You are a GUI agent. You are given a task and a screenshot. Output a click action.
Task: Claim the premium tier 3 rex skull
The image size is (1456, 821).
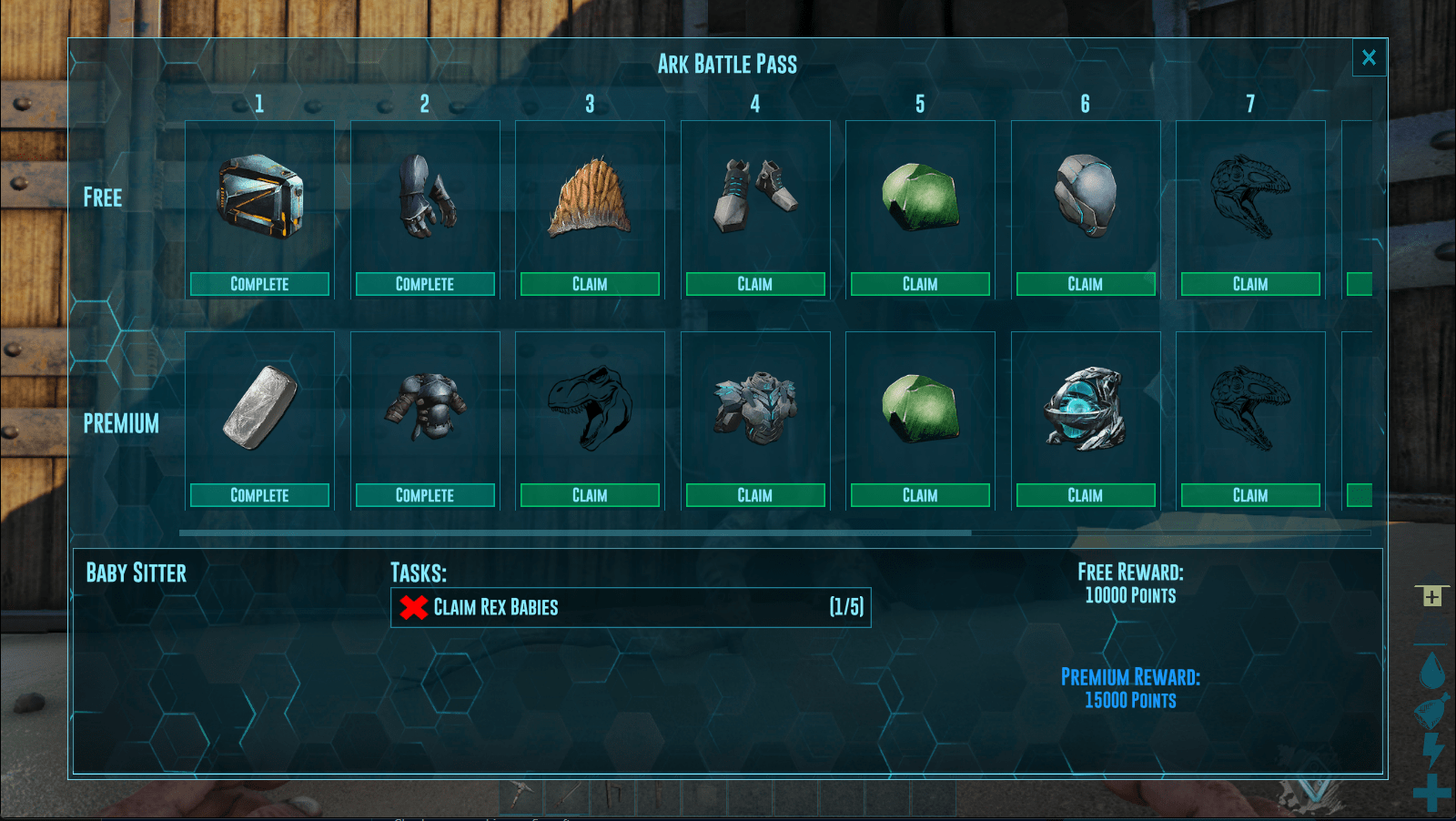coord(590,495)
